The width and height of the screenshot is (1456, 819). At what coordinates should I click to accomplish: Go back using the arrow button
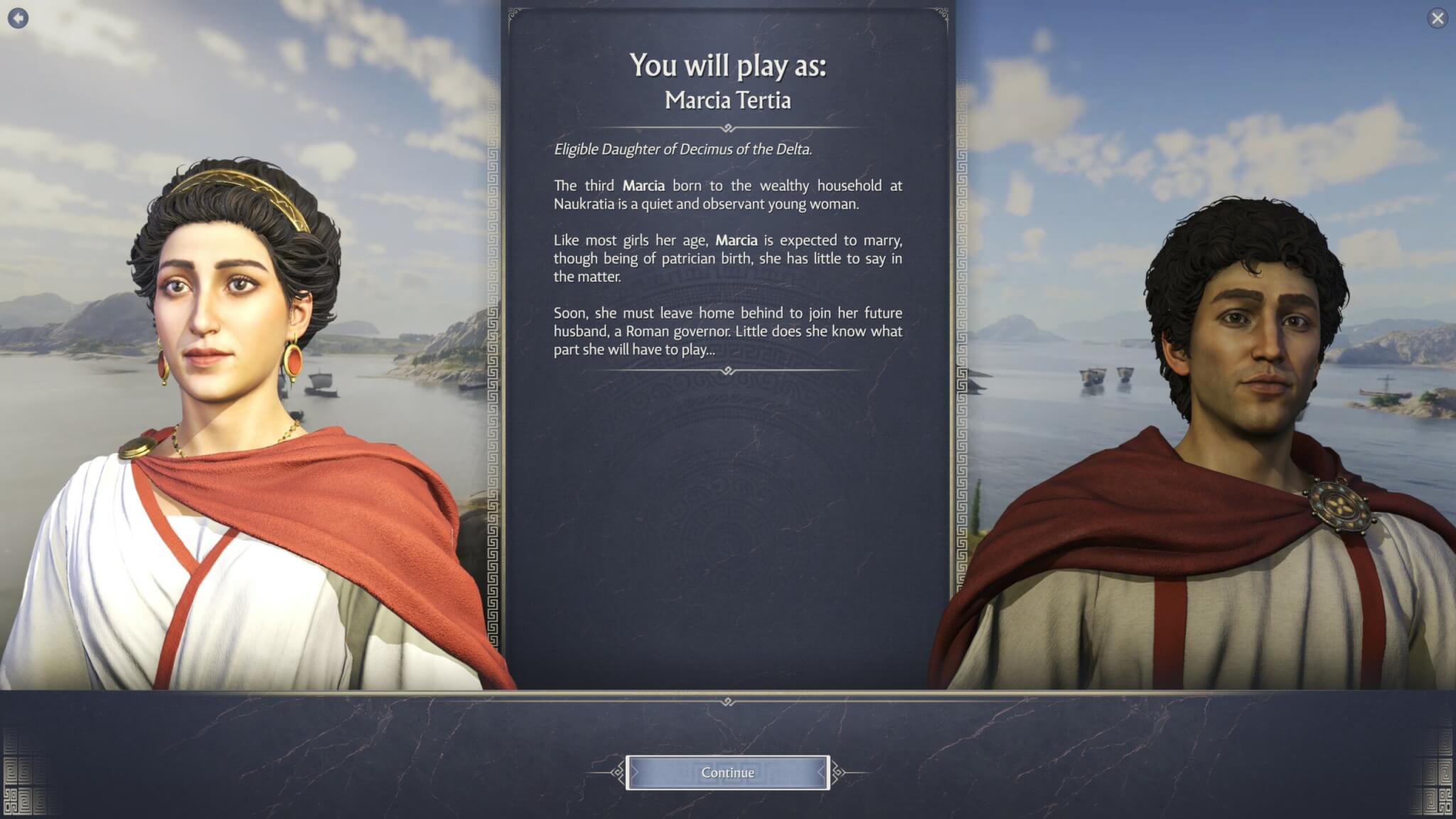18,18
